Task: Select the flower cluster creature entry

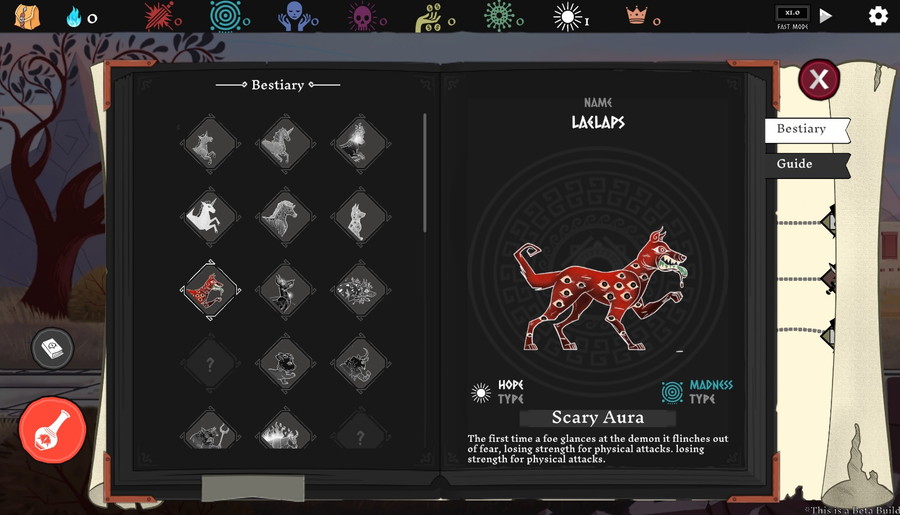Action: (x=359, y=290)
